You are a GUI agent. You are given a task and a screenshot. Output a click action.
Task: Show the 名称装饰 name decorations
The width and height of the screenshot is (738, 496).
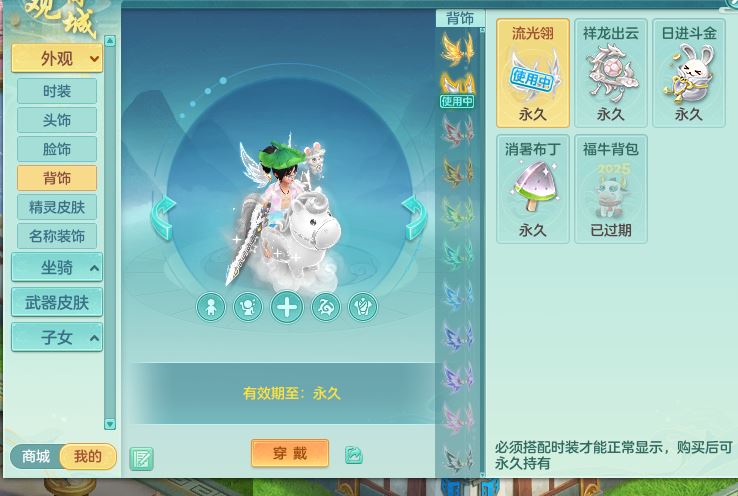[57, 236]
